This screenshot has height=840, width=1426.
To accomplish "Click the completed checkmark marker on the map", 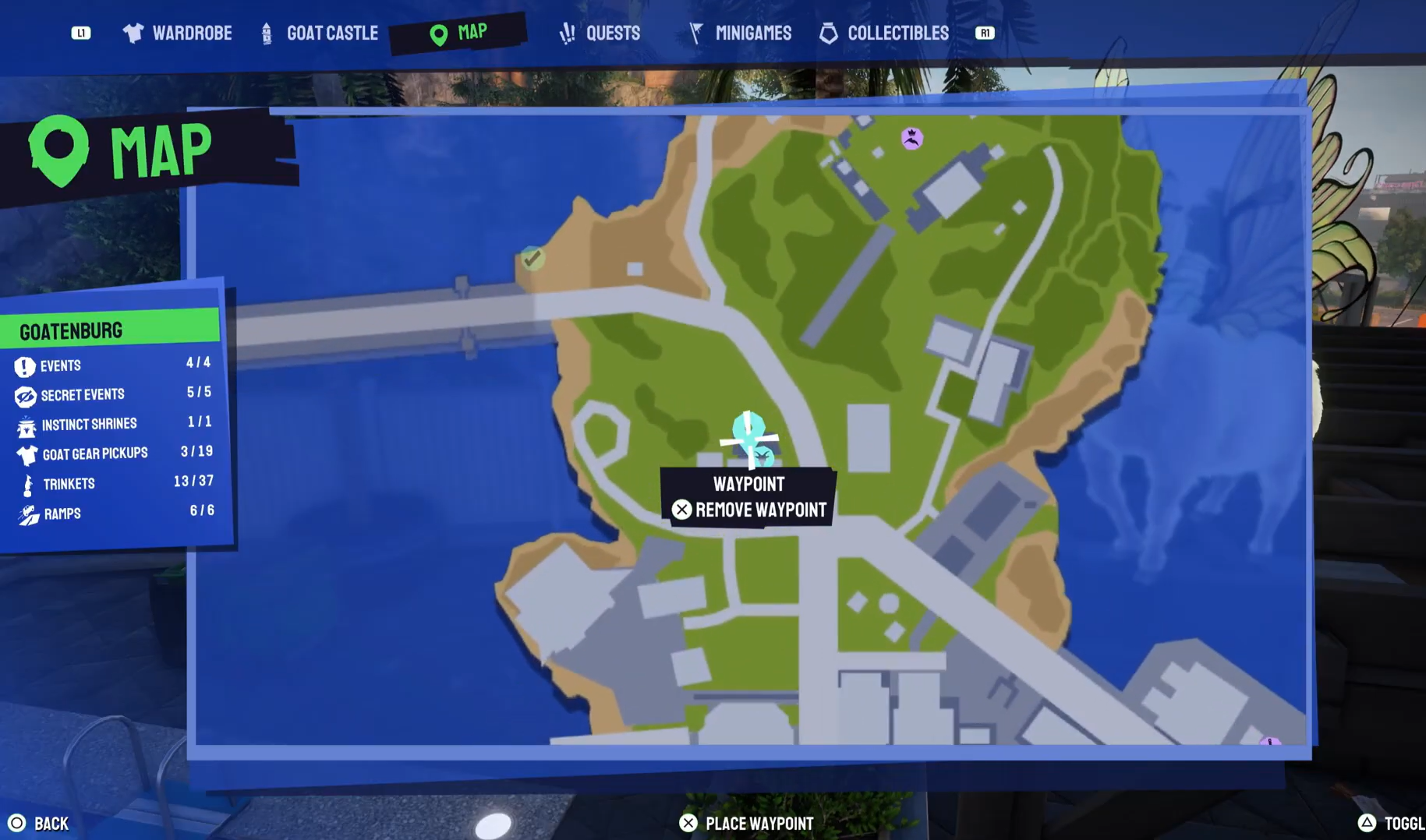I will (533, 258).
